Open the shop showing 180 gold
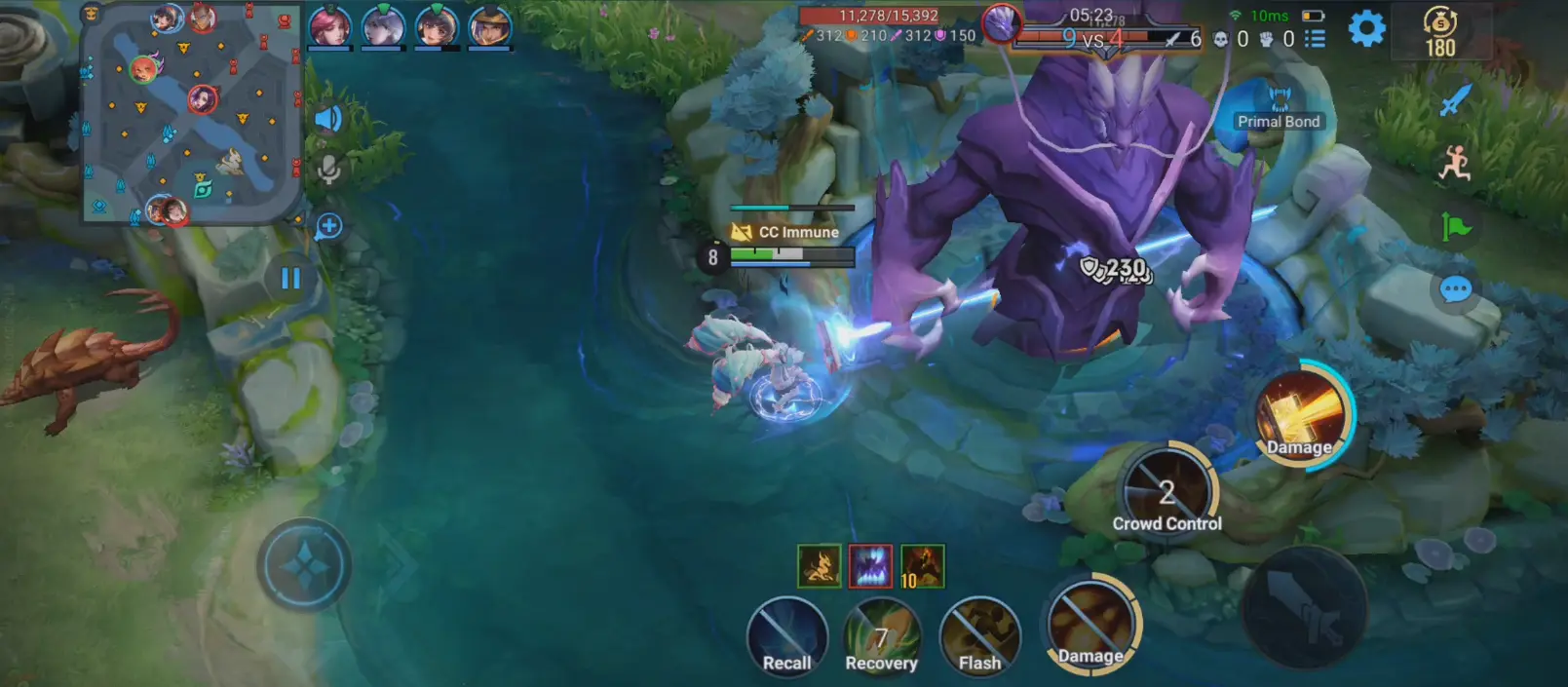1568x687 pixels. pos(1439,33)
